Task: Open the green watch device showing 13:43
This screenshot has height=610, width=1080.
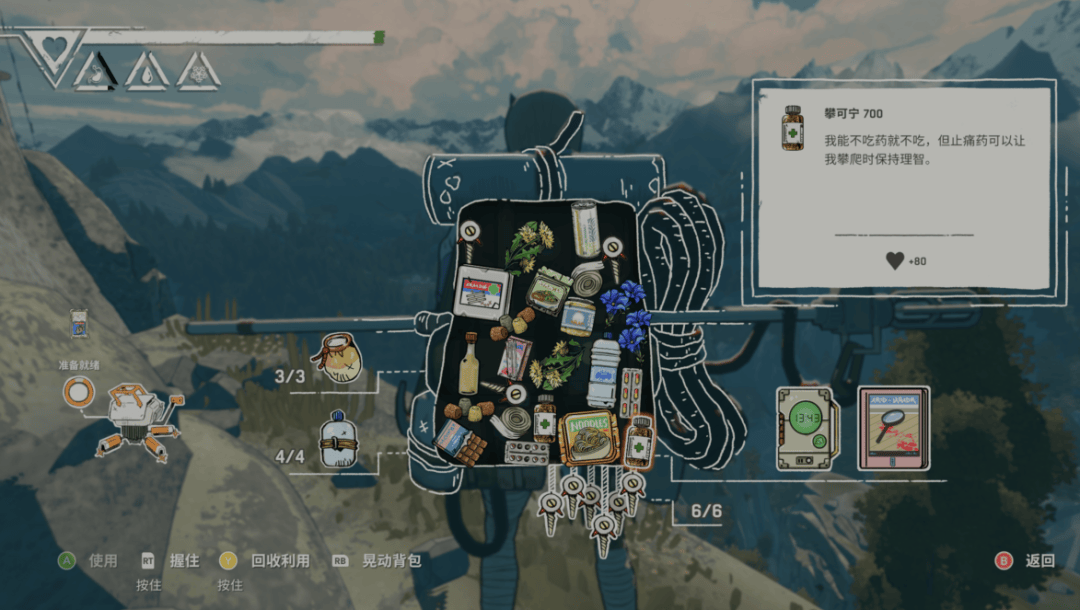Action: (806, 428)
